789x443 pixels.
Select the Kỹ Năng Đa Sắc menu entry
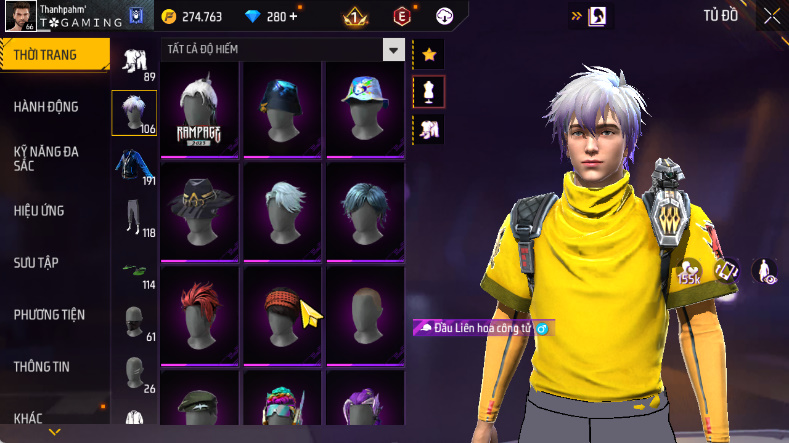[x=46, y=158]
